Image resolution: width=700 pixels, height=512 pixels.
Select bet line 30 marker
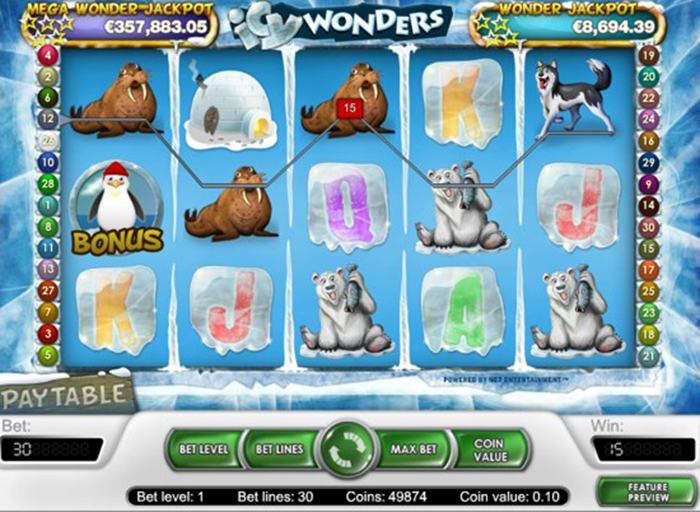coord(648,226)
